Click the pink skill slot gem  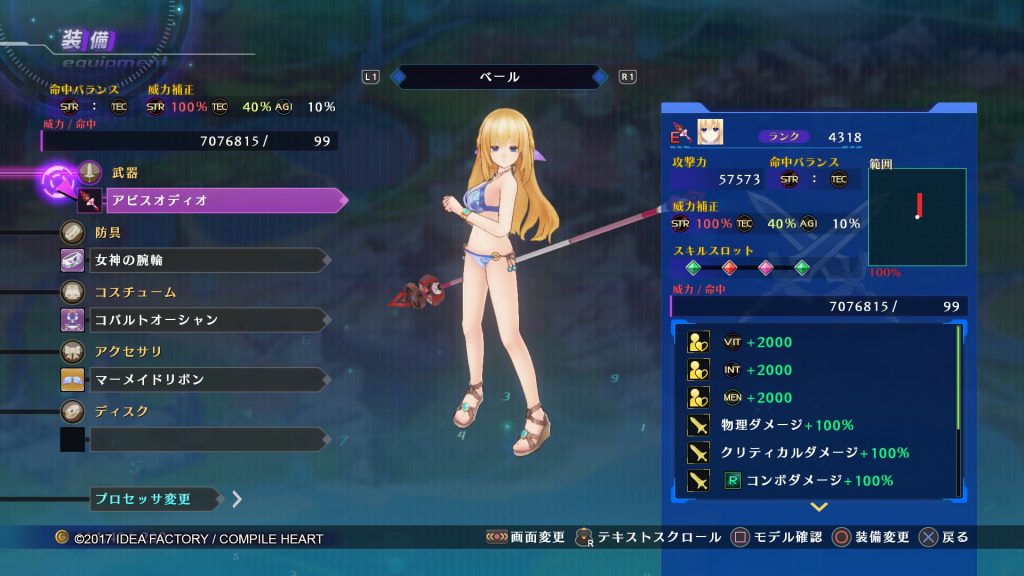(x=765, y=268)
